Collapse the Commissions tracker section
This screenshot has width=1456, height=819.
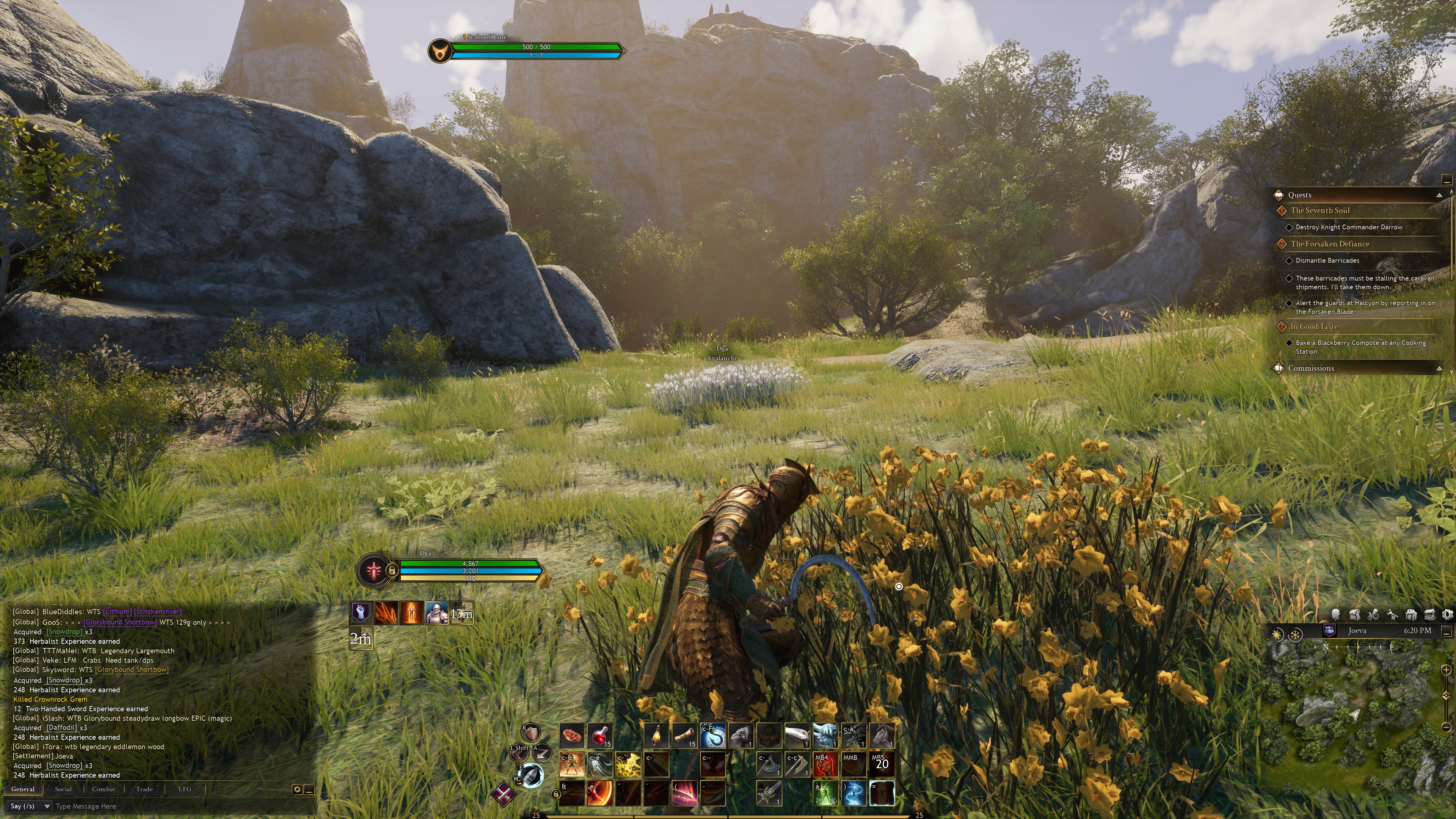tap(1439, 369)
